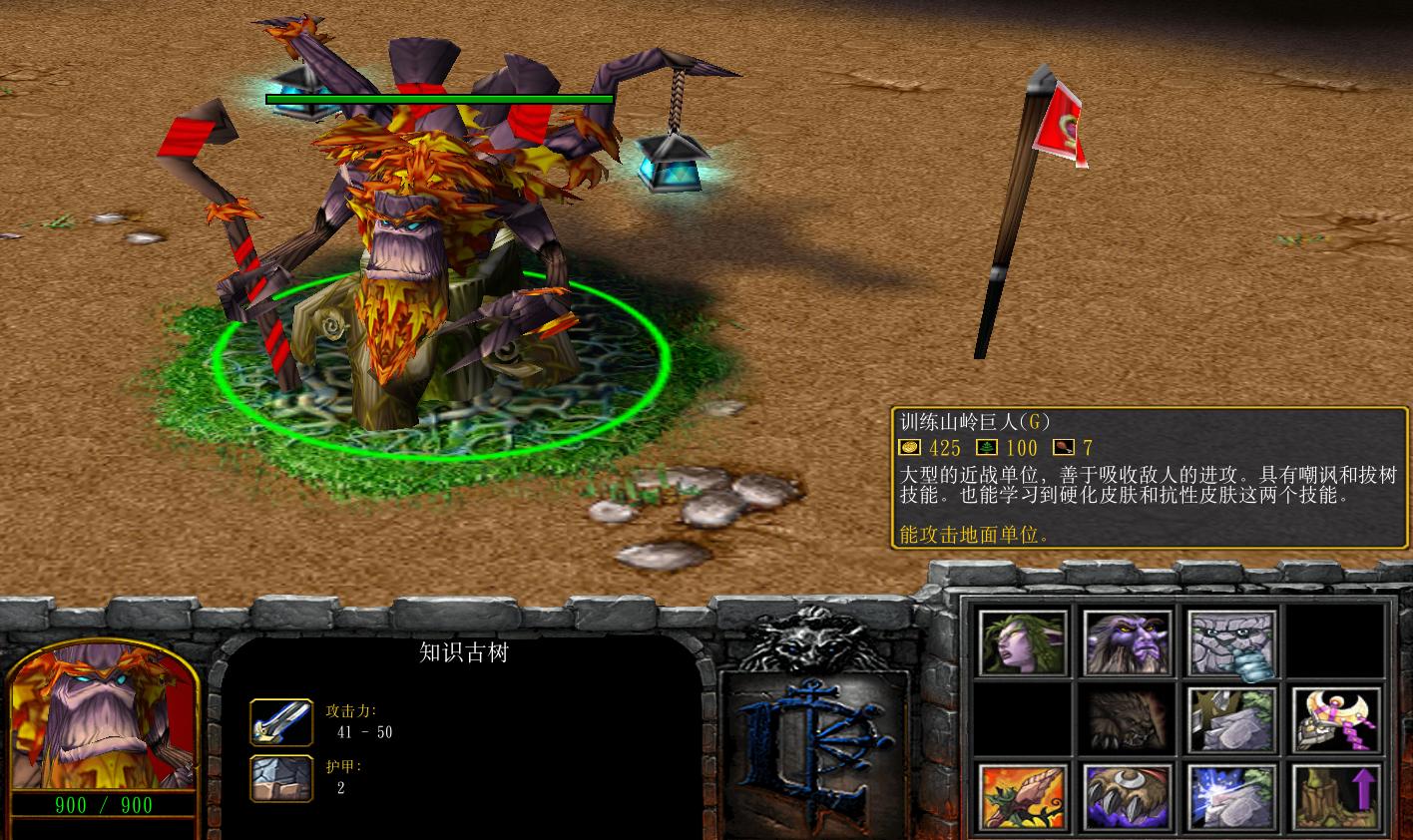Viewport: 1413px width, 840px height.
Task: Click the Mountain Giant training icon
Action: (1230, 639)
